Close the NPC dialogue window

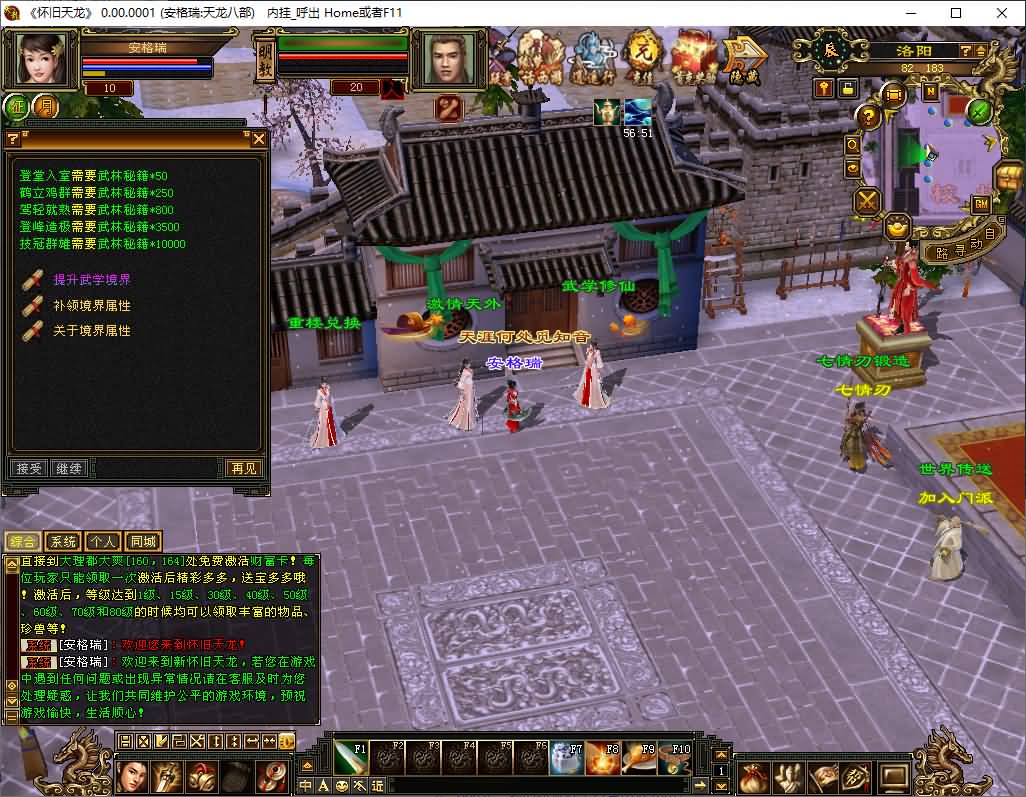[258, 139]
